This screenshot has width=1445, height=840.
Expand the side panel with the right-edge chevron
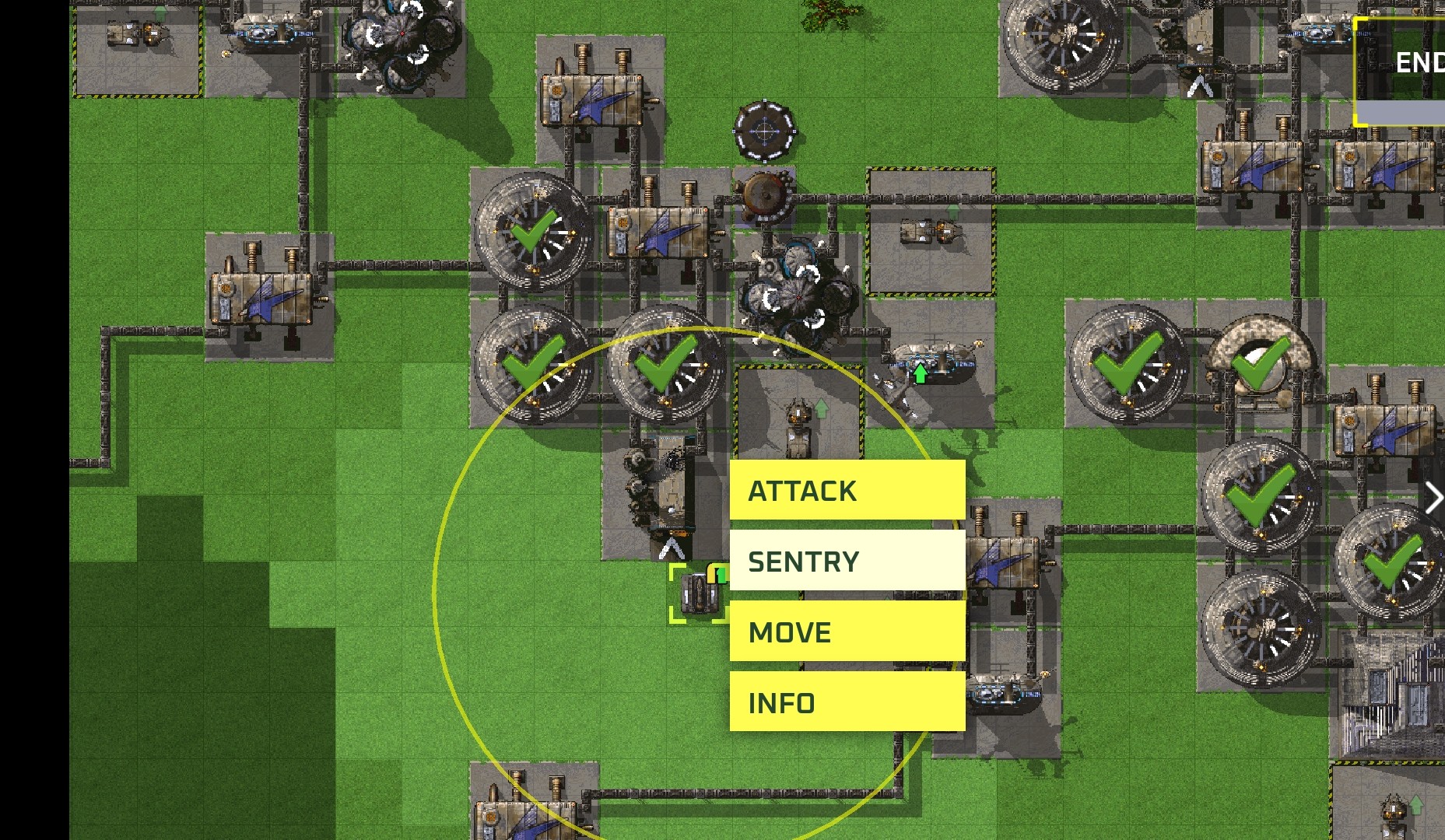(1436, 498)
